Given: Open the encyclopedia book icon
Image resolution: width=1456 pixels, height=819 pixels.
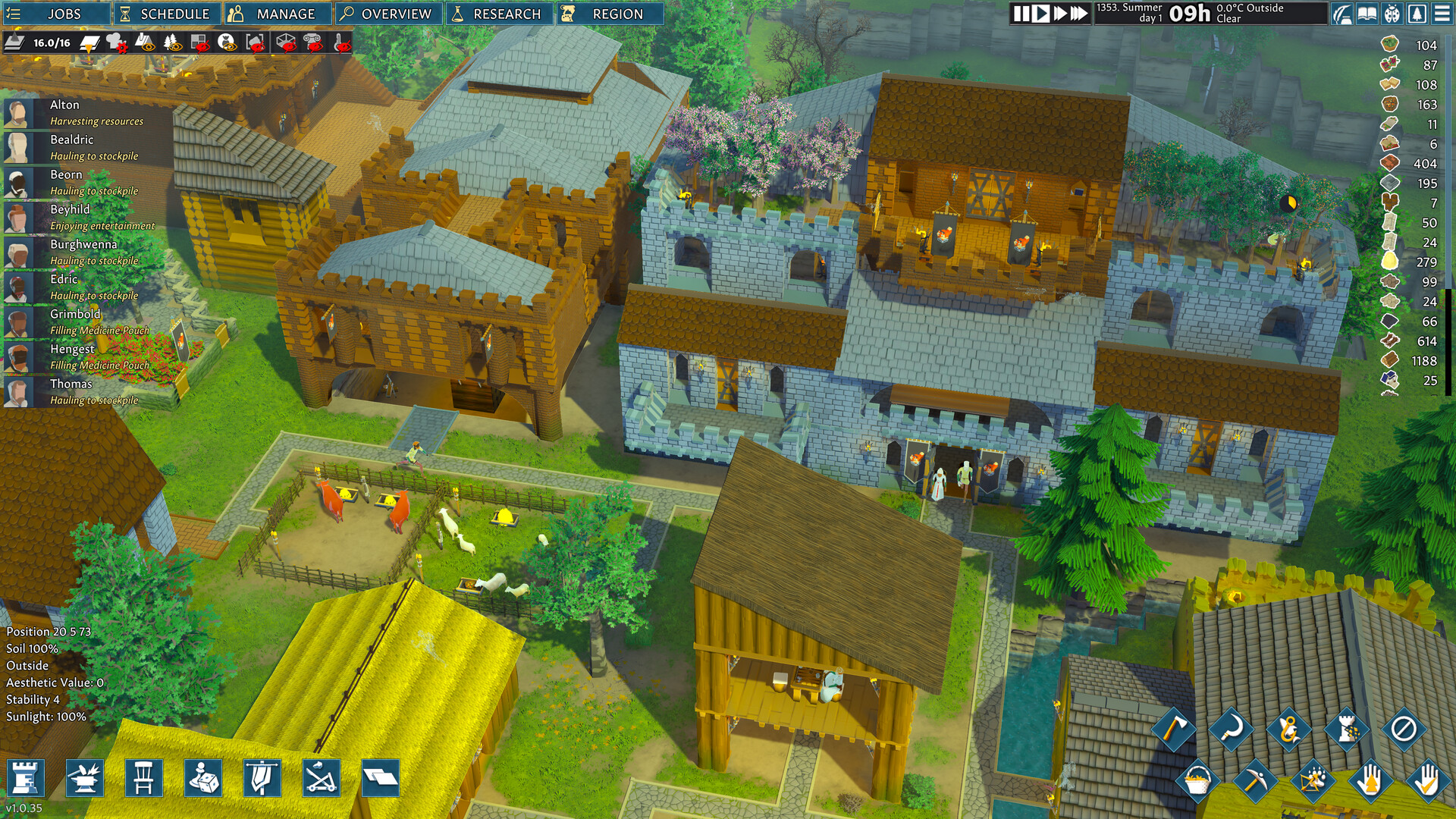Looking at the screenshot, I should (1368, 13).
